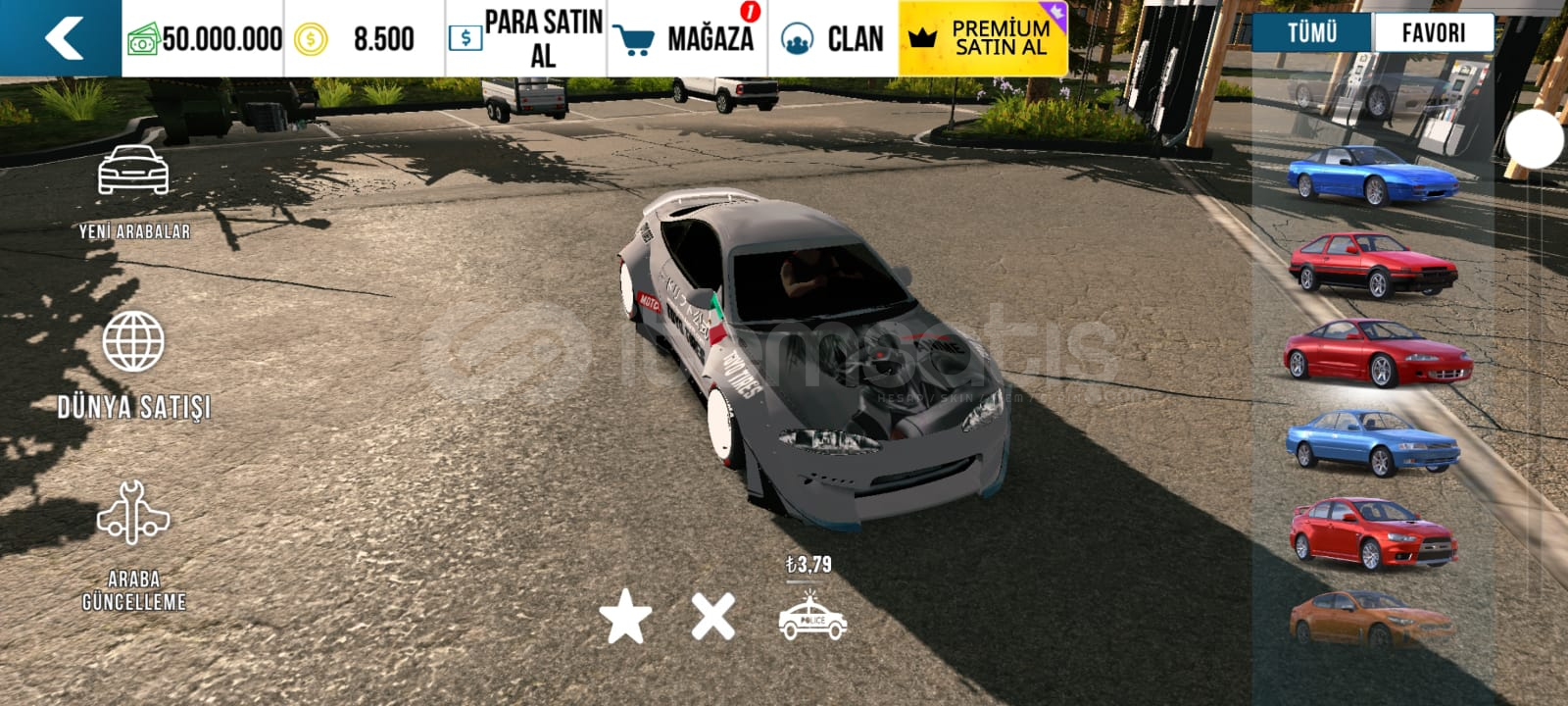Tap the 8.500 gold coin counter
Viewport: 1568px width, 706px height.
353,37
